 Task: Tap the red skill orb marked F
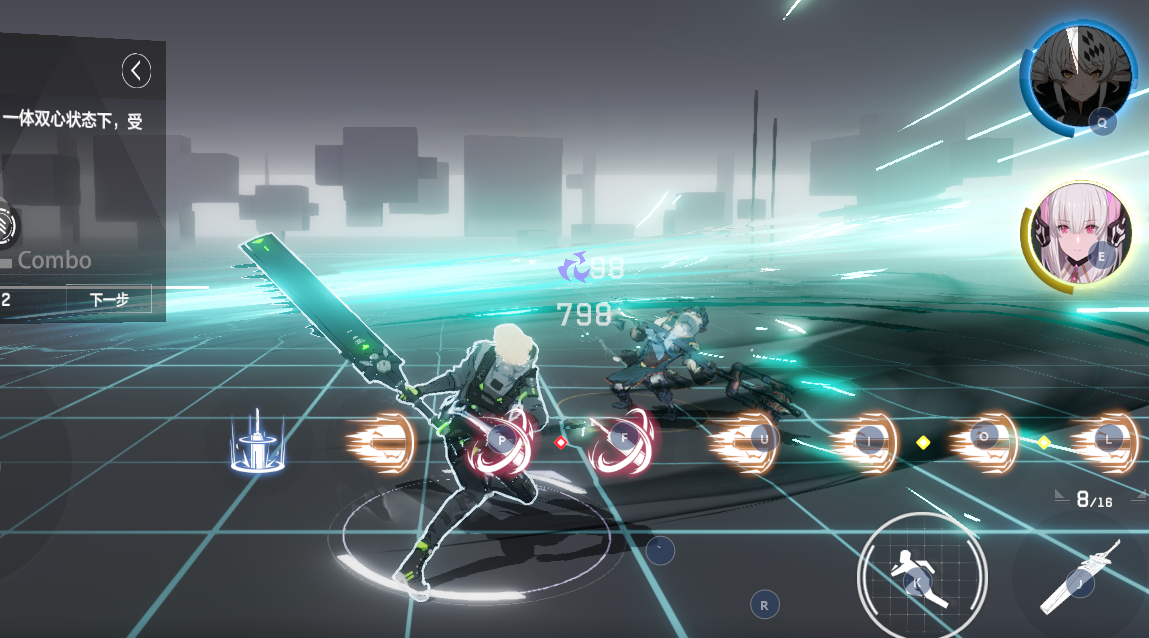623,441
